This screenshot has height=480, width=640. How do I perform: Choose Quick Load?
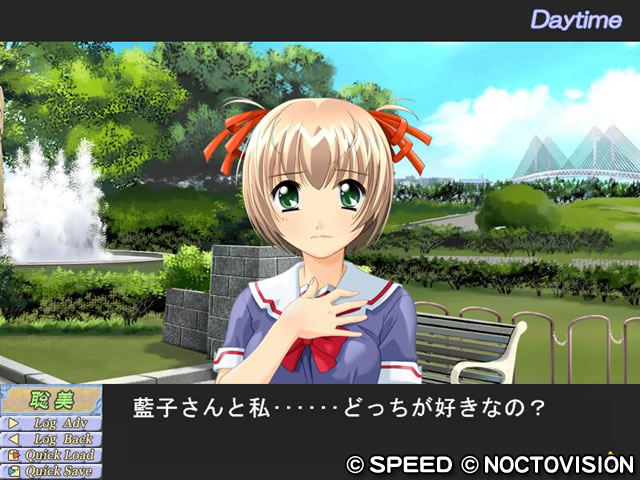(52, 455)
